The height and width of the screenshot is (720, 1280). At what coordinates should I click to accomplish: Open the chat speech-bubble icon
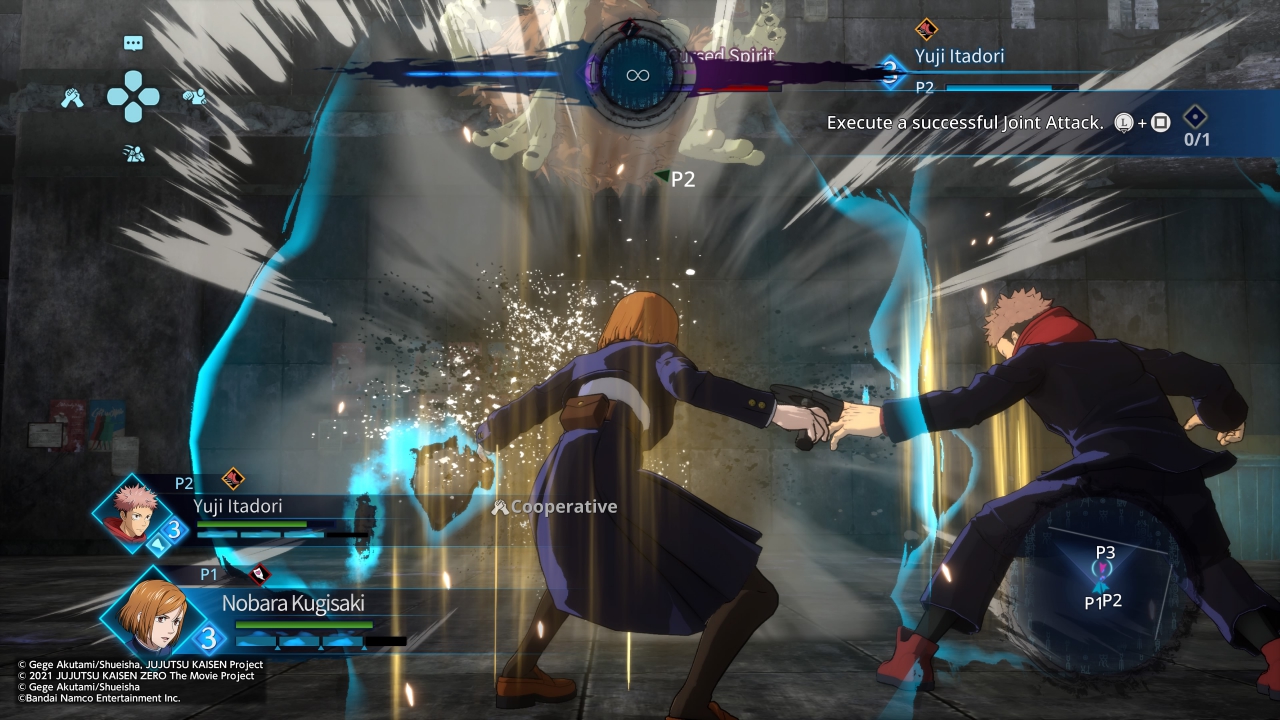pyautogui.click(x=133, y=43)
